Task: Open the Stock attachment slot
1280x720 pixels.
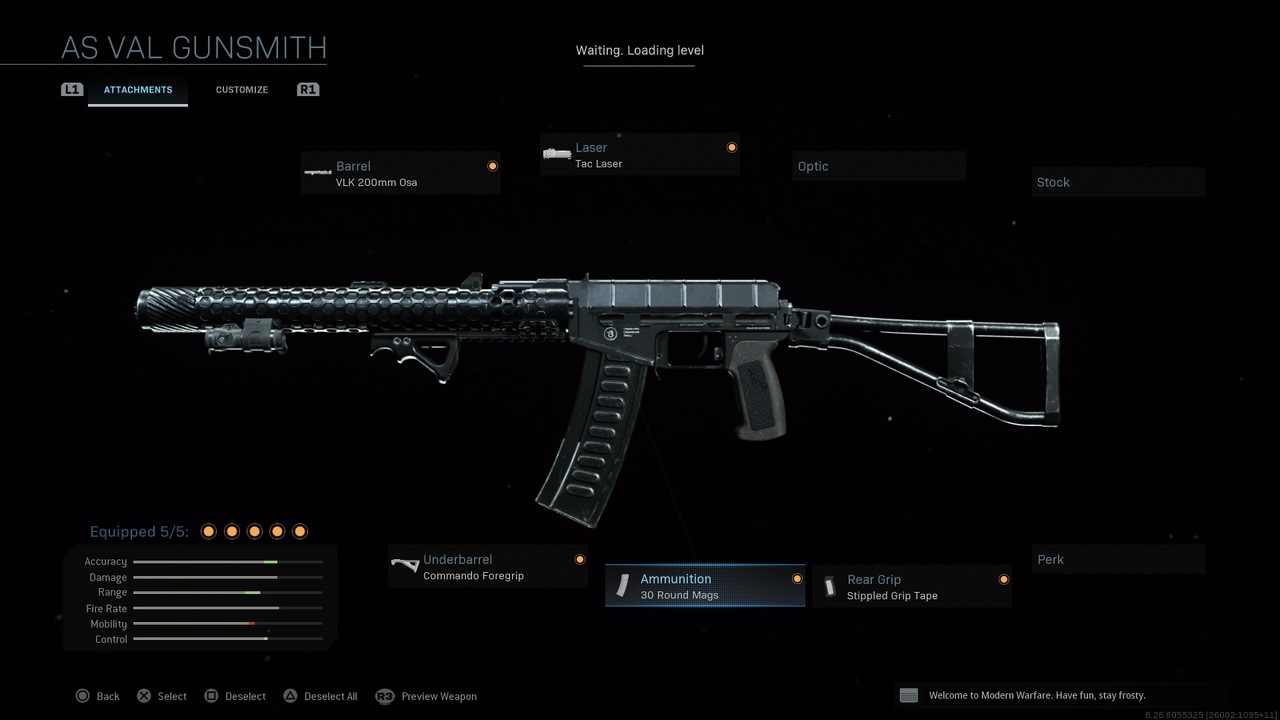Action: [1117, 182]
